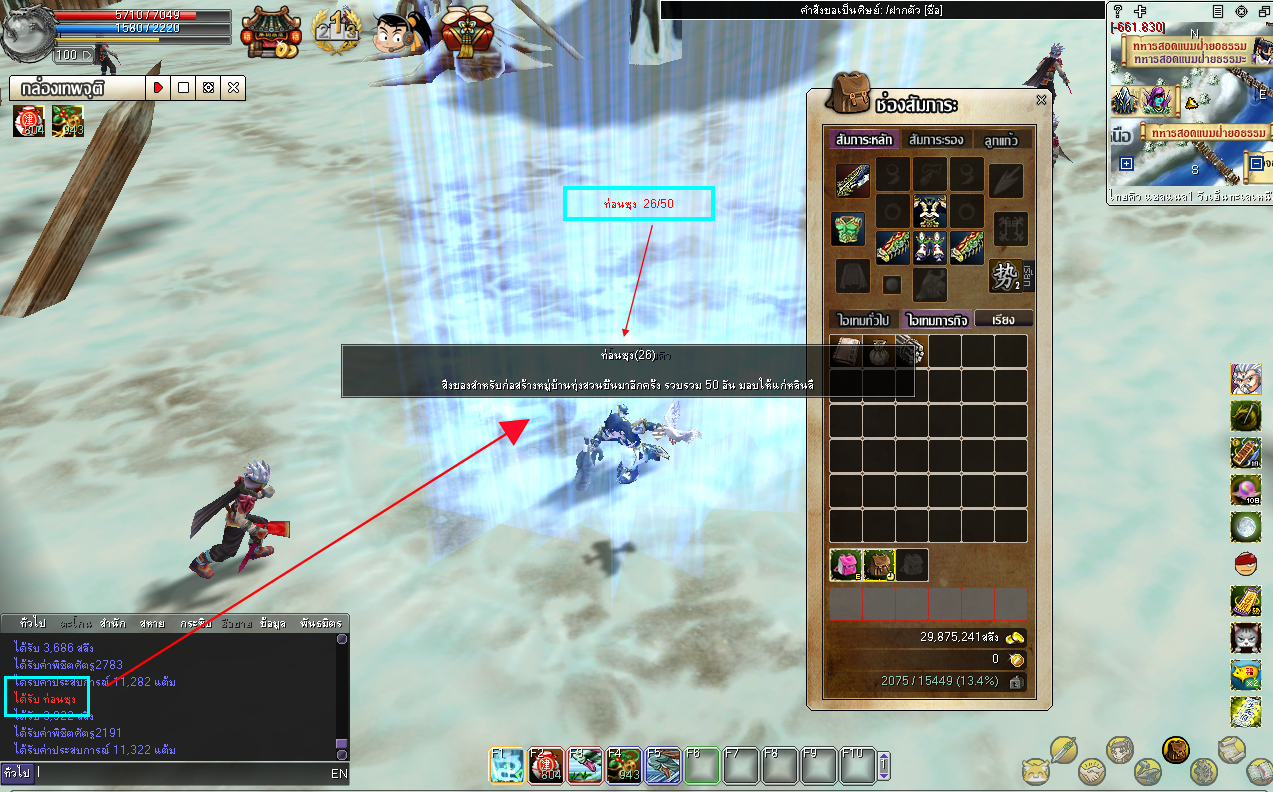Close the inventory bag window
Viewport: 1273px width, 792px height.
tap(1041, 100)
